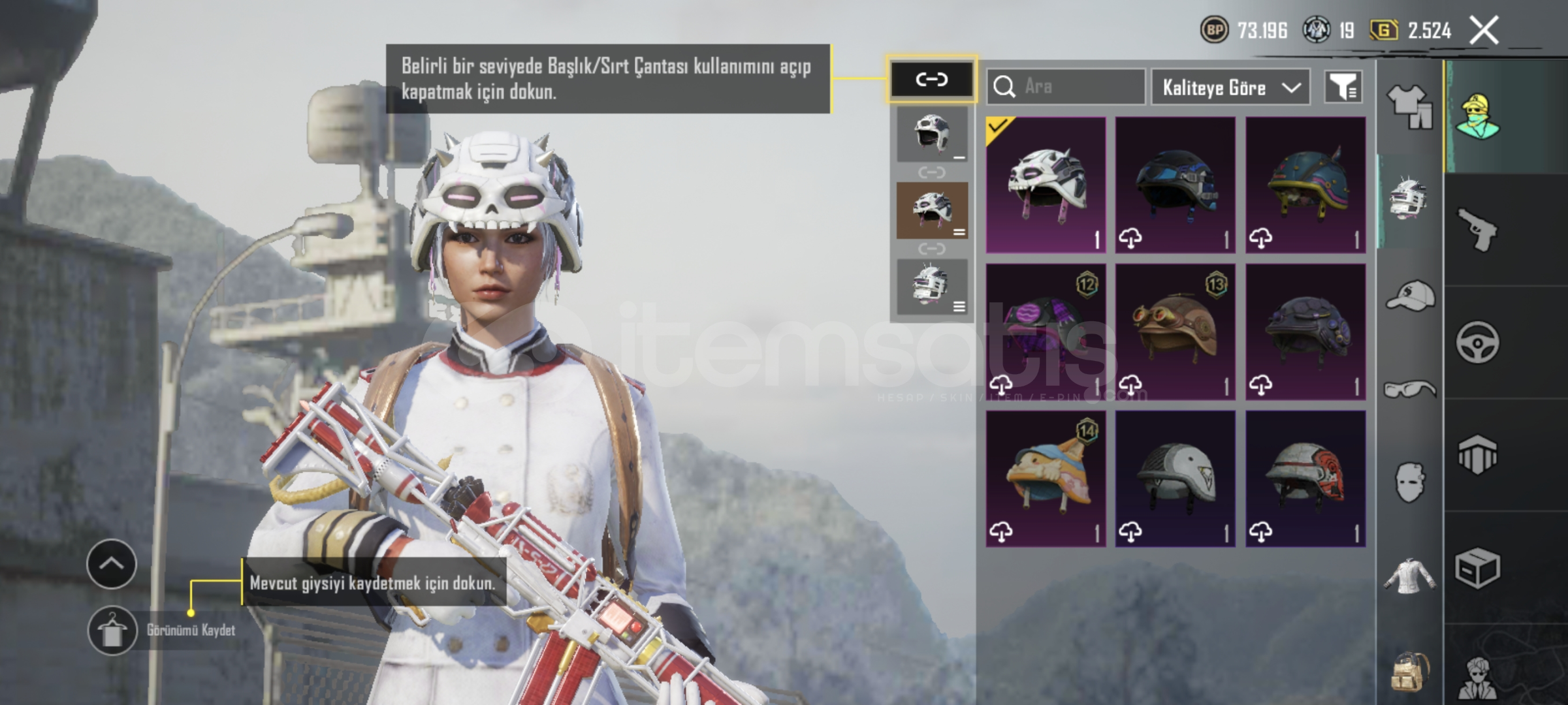
Task: Switch to the face mask category
Action: 1409,482
